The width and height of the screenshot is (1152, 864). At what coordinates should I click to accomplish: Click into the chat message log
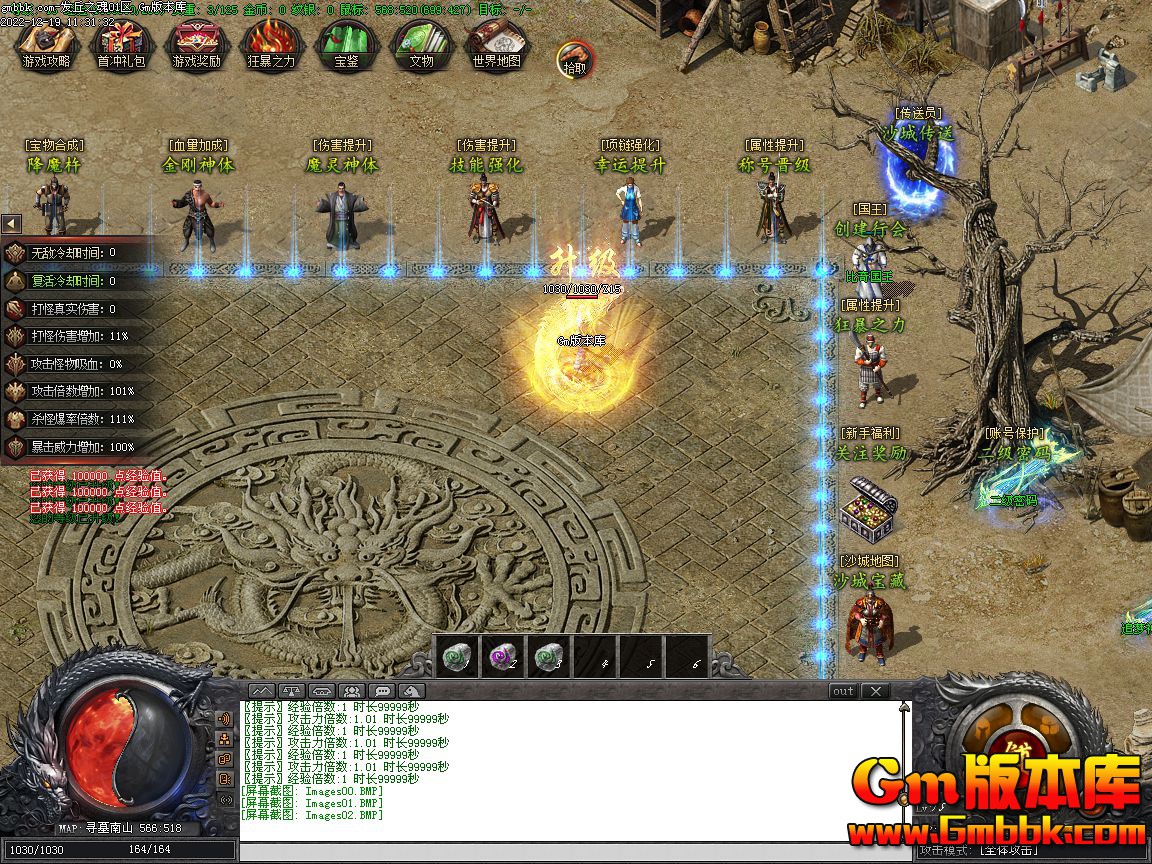pyautogui.click(x=570, y=770)
